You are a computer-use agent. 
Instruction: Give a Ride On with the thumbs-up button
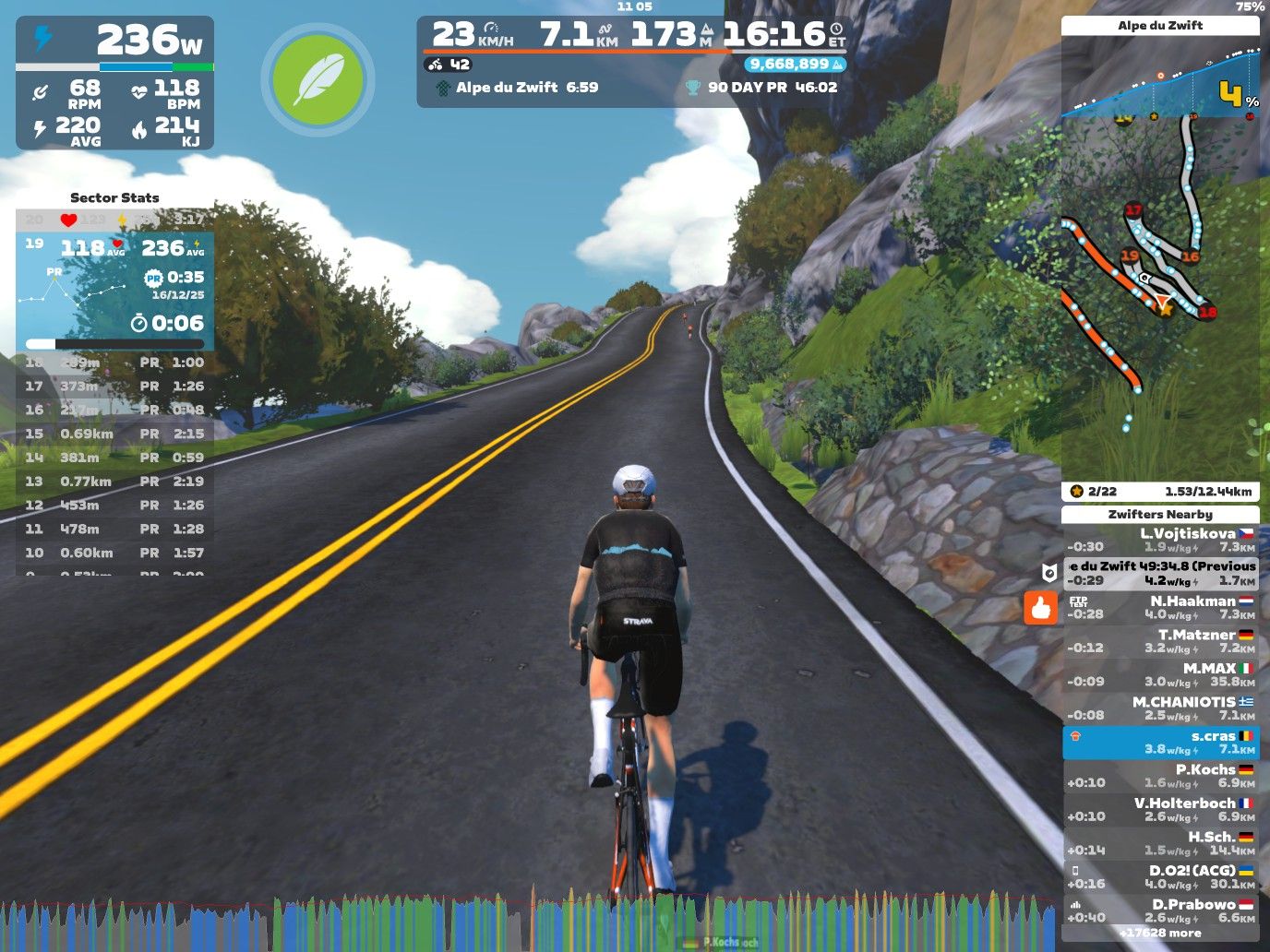[x=1041, y=608]
